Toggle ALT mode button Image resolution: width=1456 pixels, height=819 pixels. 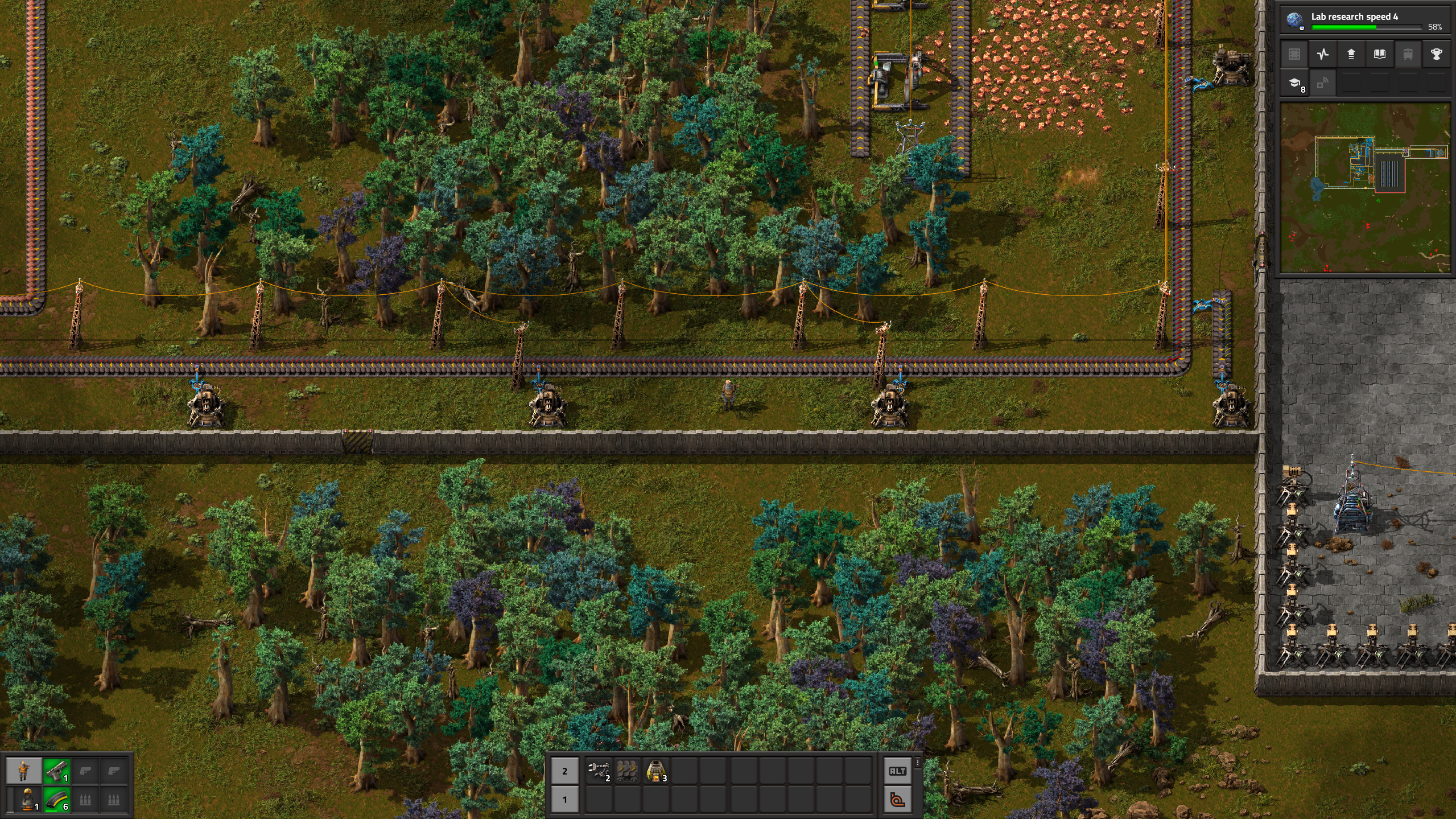pos(897,771)
